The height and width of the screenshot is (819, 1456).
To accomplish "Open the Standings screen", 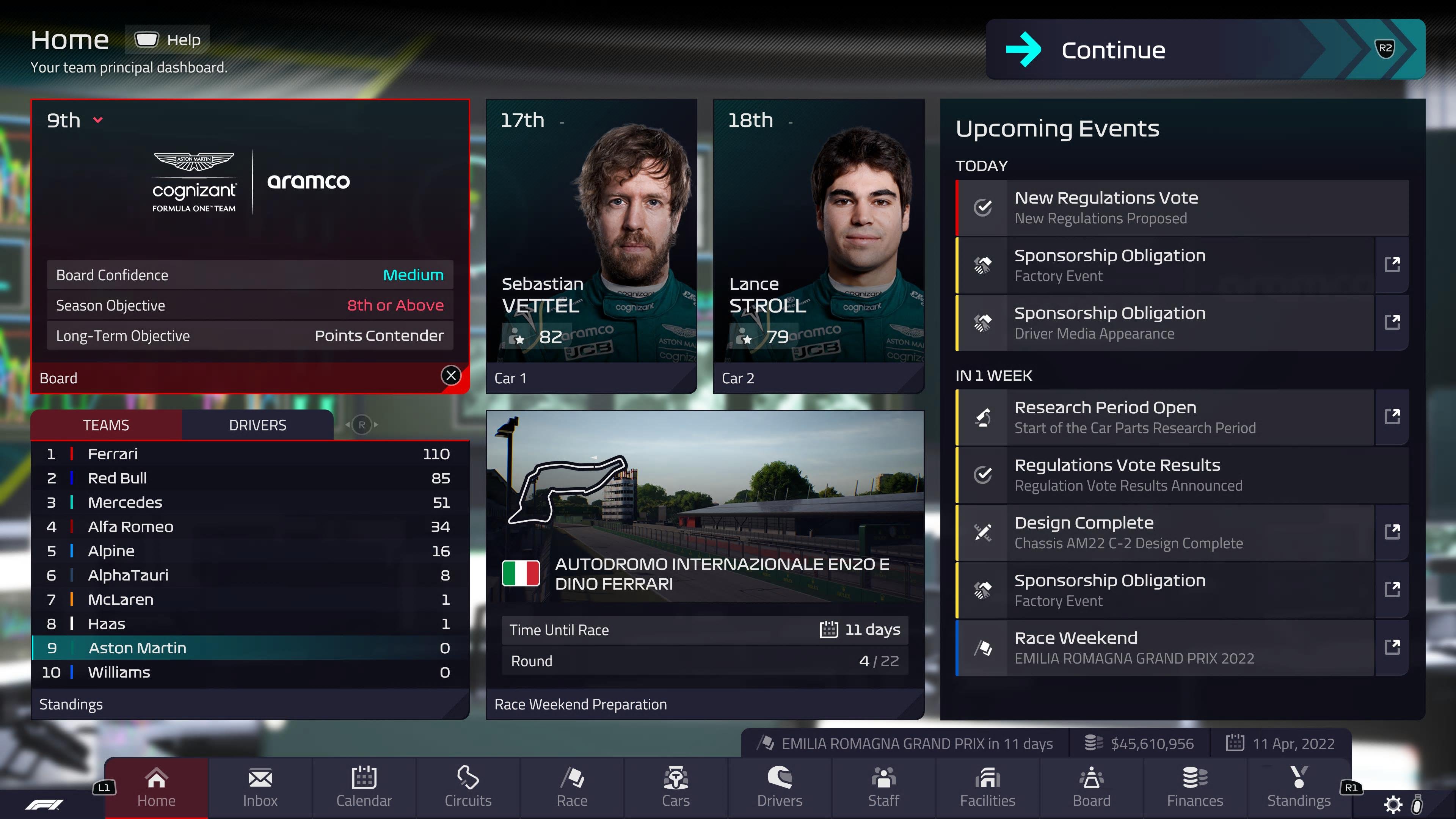I will click(x=1299, y=788).
